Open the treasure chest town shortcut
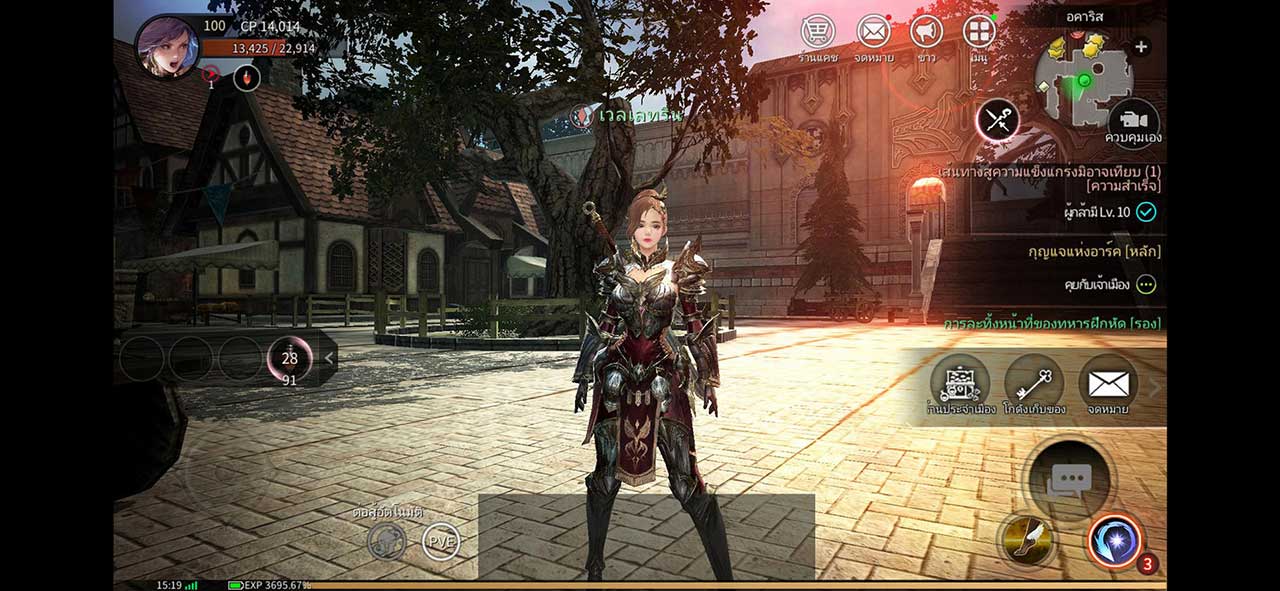The width and height of the screenshot is (1280, 591). click(960, 384)
